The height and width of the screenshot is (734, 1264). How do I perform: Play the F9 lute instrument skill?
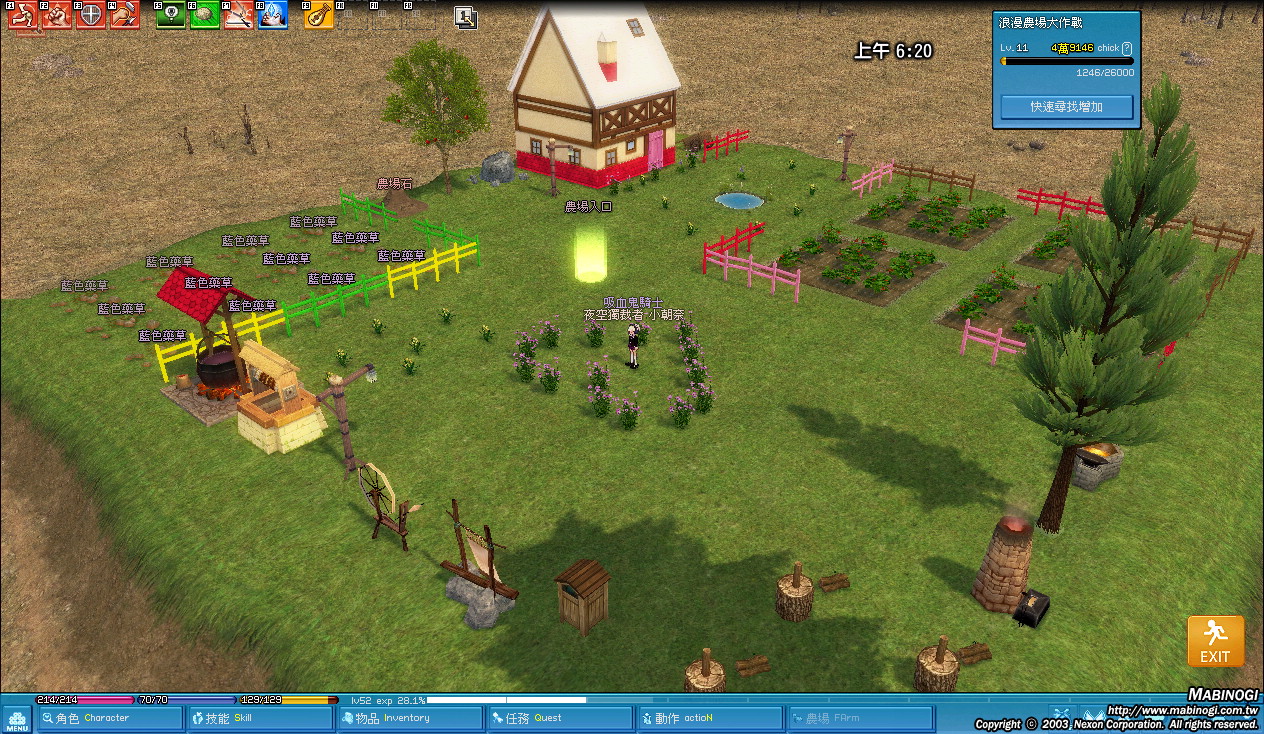[318, 15]
